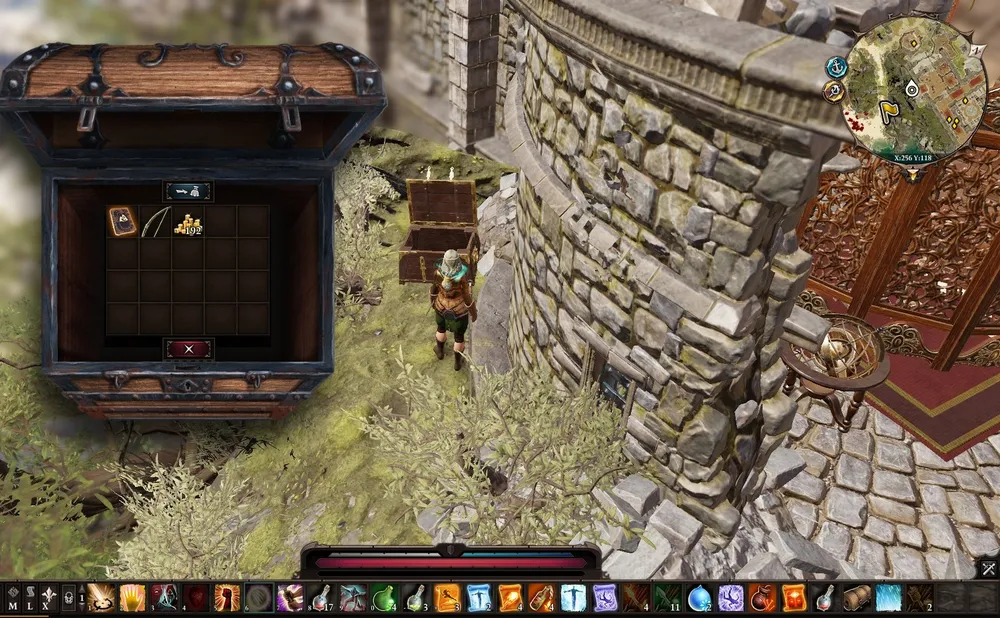Collect the 192 gold coins pile
1000x618 pixels.
[x=187, y=222]
